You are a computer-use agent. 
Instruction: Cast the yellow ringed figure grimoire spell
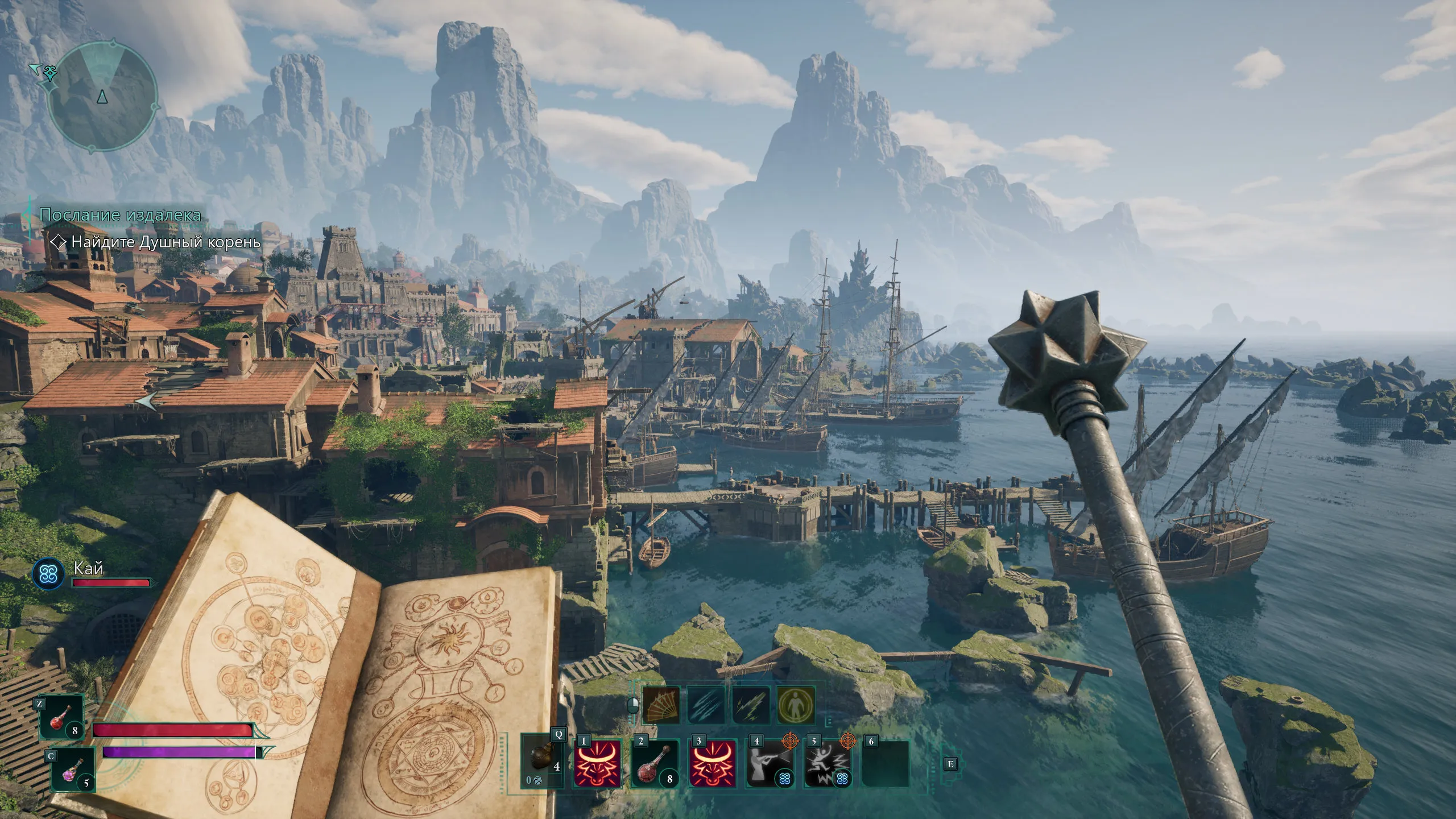click(x=796, y=705)
